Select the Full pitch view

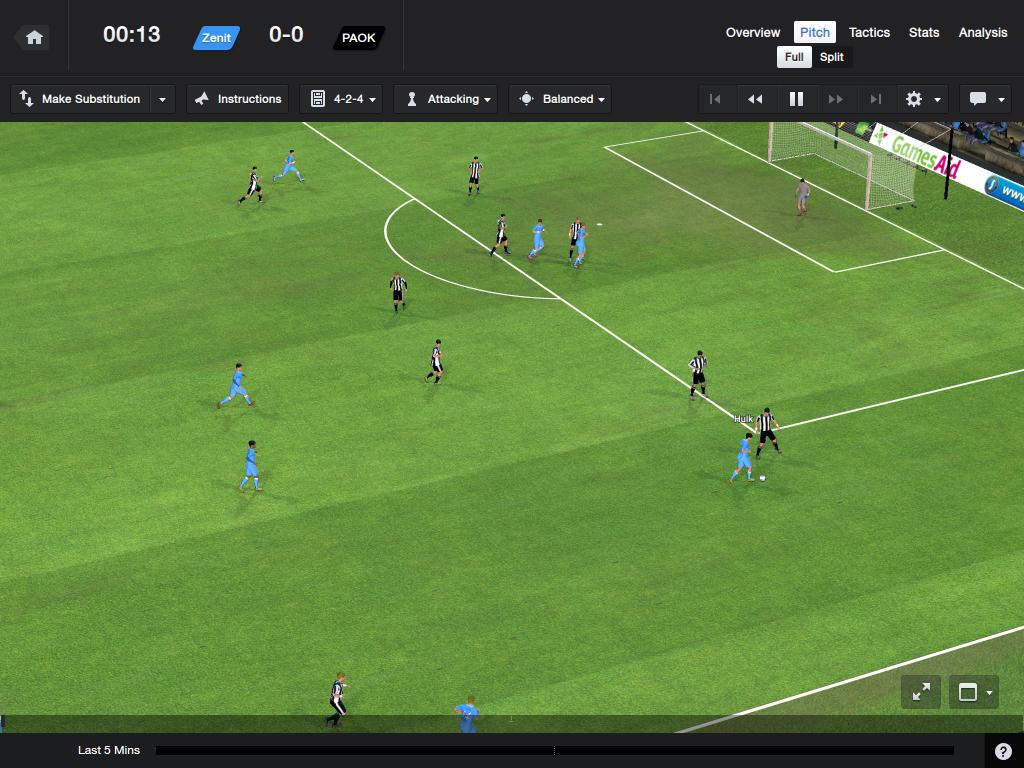point(794,57)
